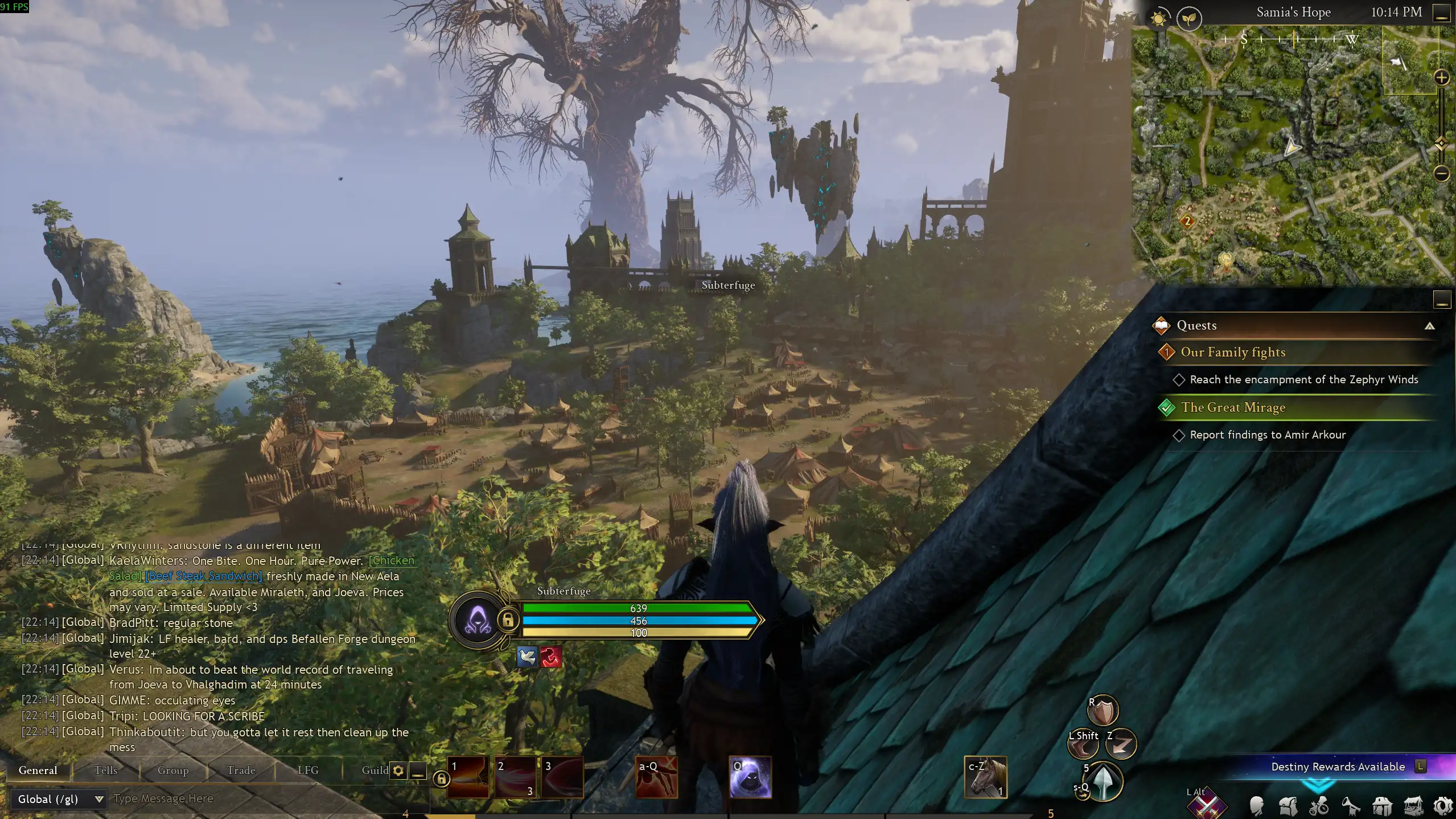Viewport: 1456px width, 819px height.
Task: Minimize the minimap panel
Action: pyautogui.click(x=1441, y=13)
